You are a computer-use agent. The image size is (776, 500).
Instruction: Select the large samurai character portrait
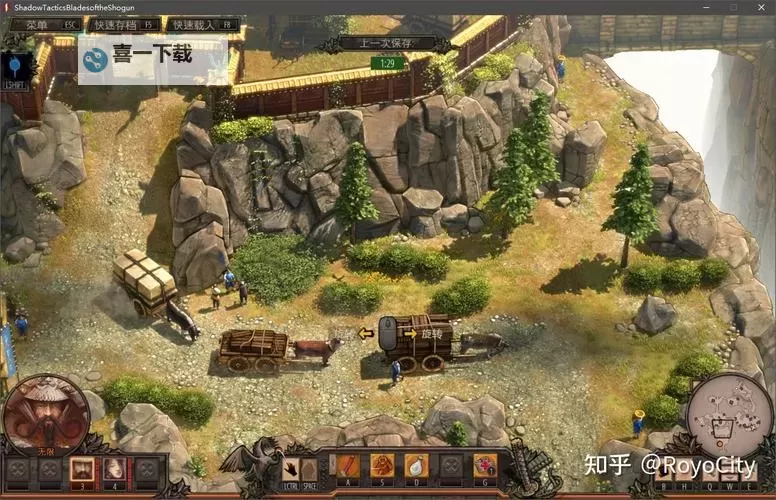46,414
